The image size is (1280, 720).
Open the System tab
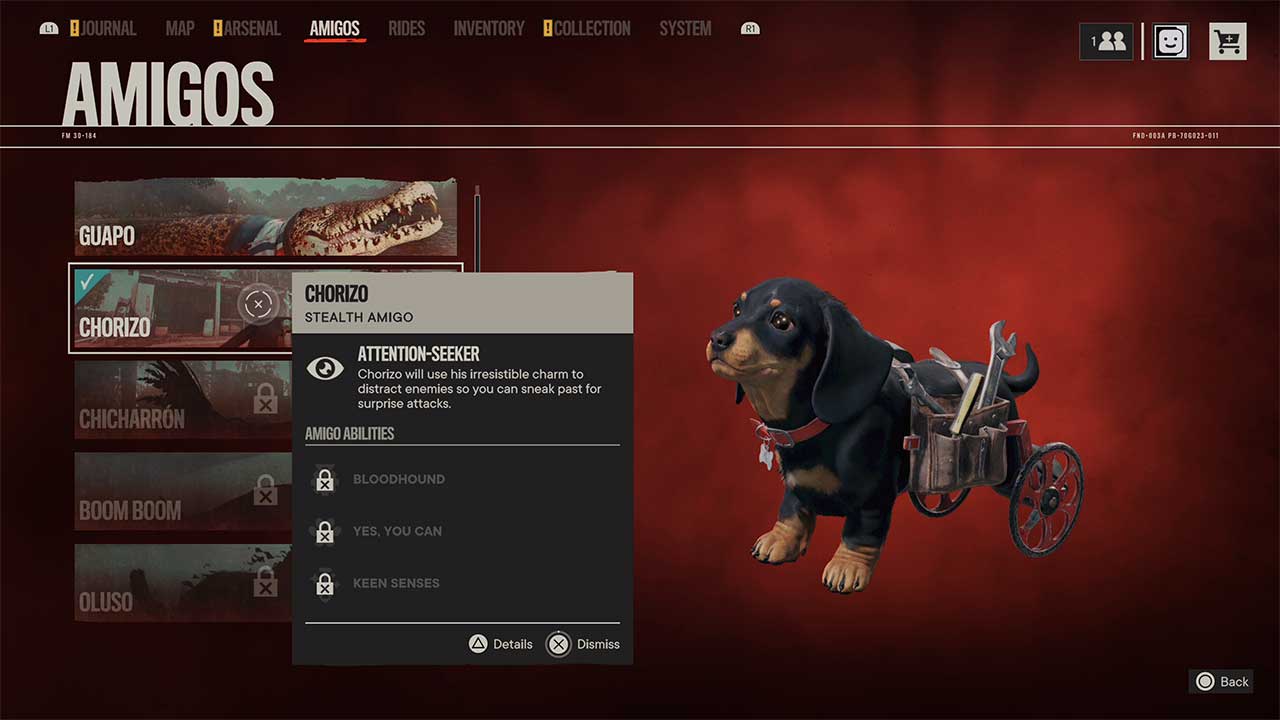(x=685, y=28)
